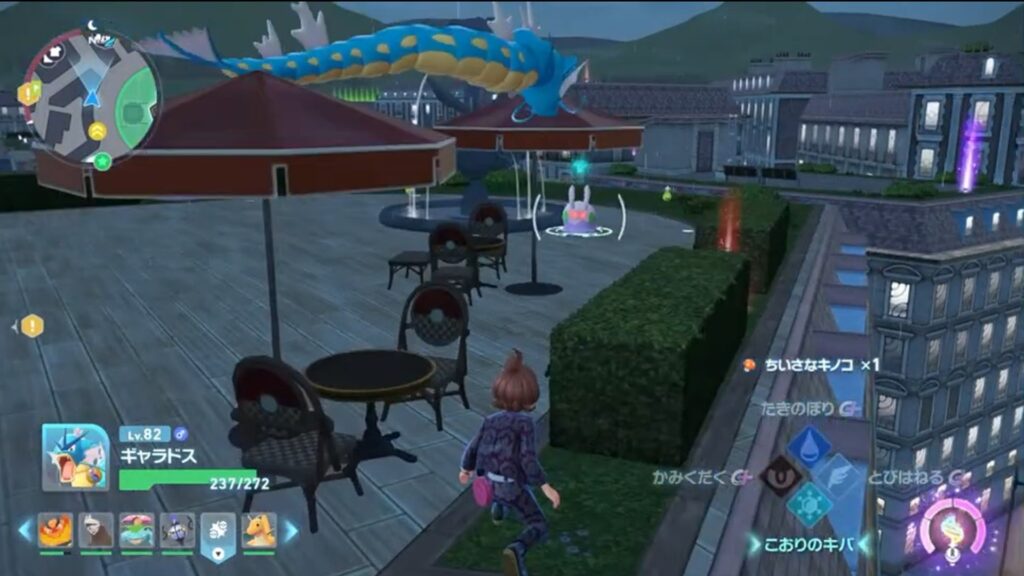Click the right arrow of party bar

291,530
